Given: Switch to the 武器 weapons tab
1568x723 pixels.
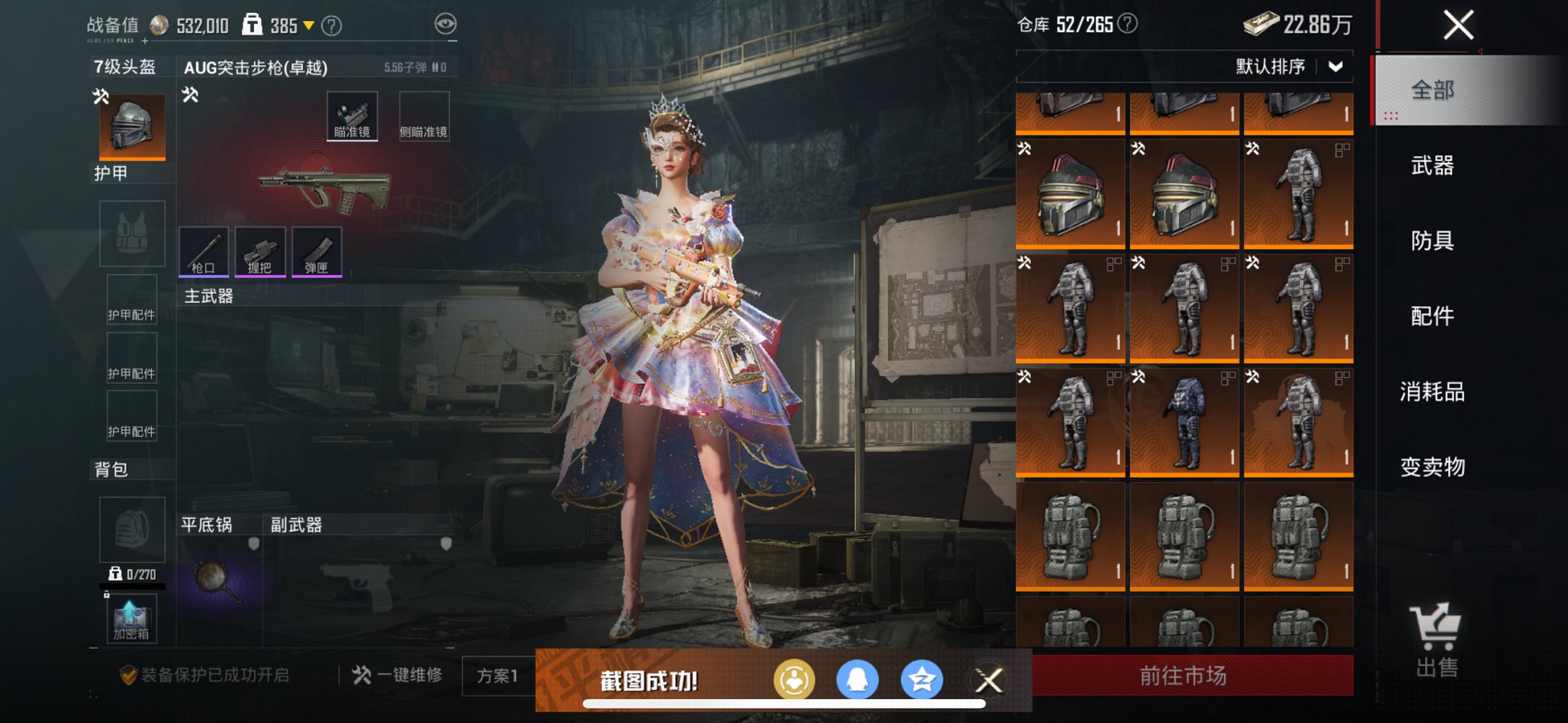Looking at the screenshot, I should click(x=1435, y=166).
